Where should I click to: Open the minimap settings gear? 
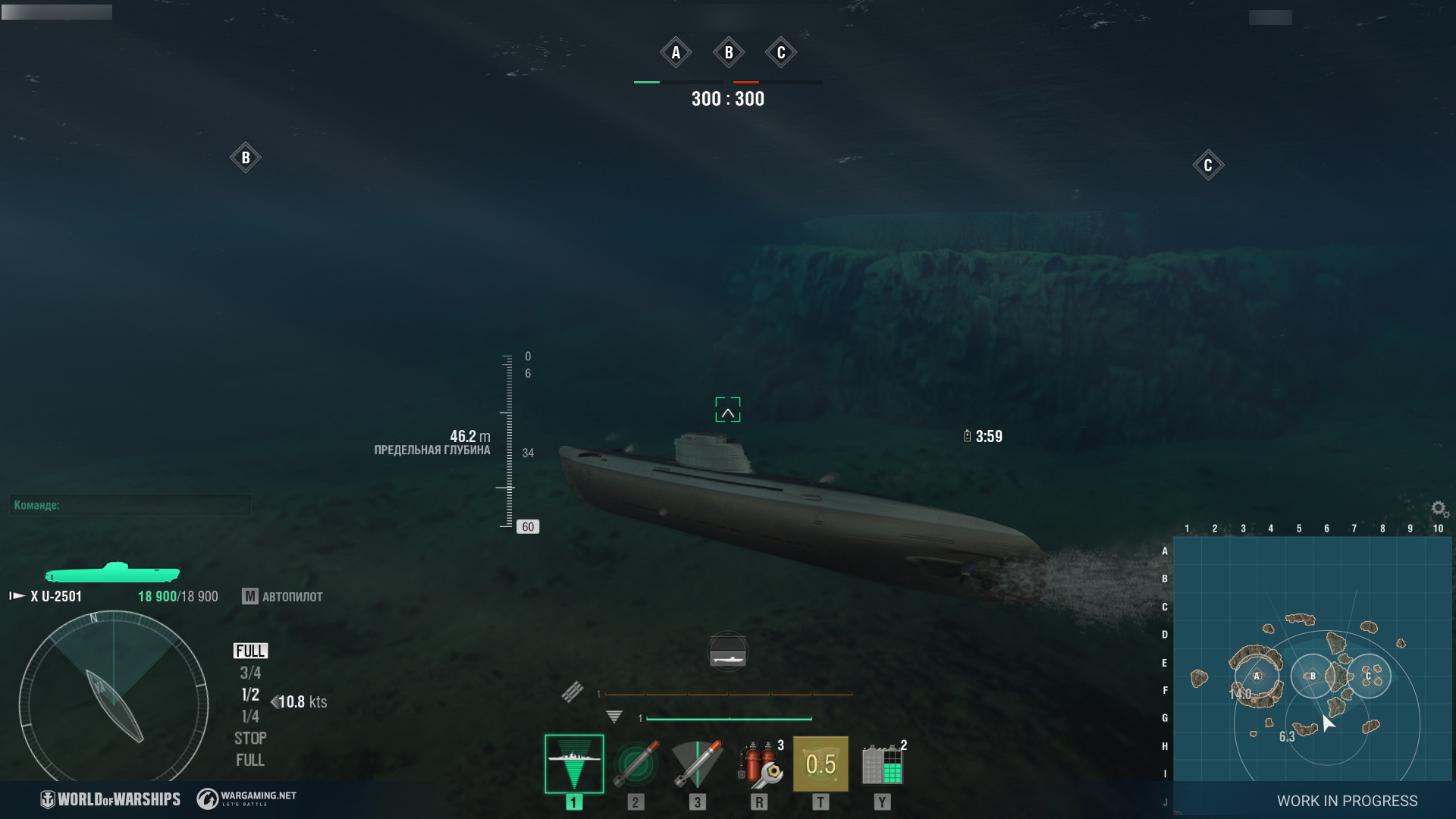[x=1439, y=509]
